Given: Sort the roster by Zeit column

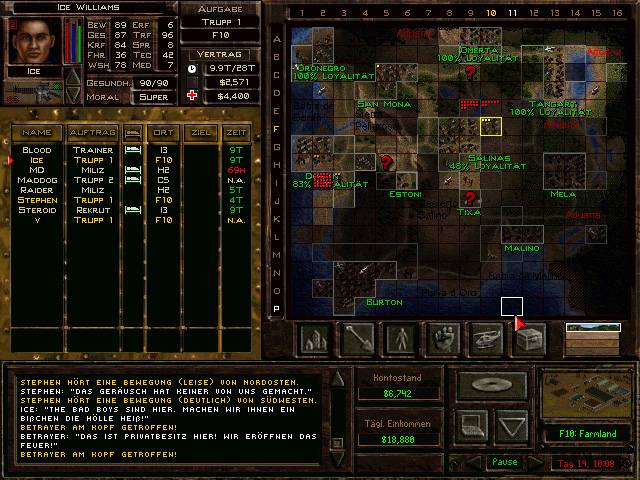Looking at the screenshot, I should [236, 132].
